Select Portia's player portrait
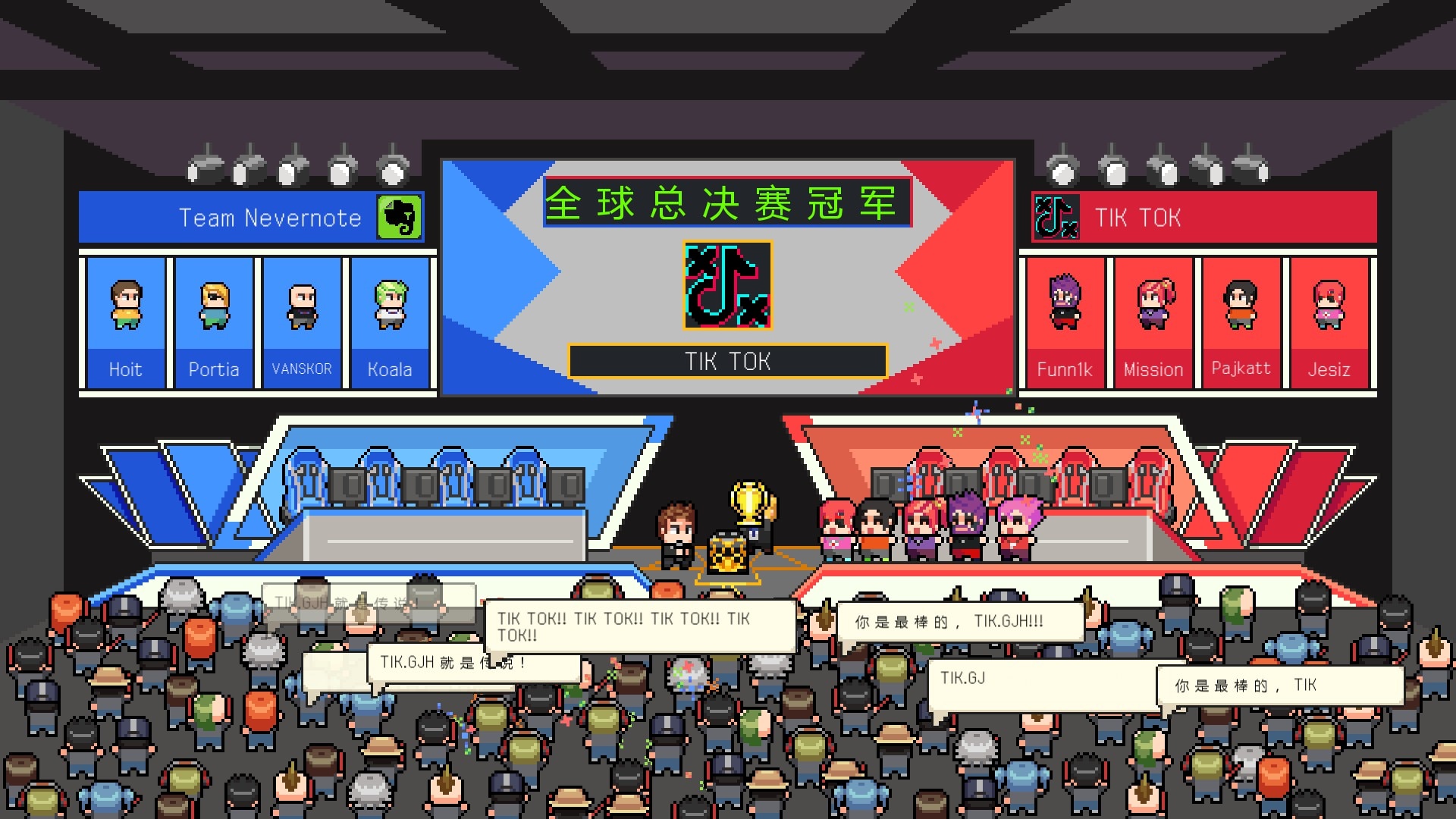 (x=214, y=307)
